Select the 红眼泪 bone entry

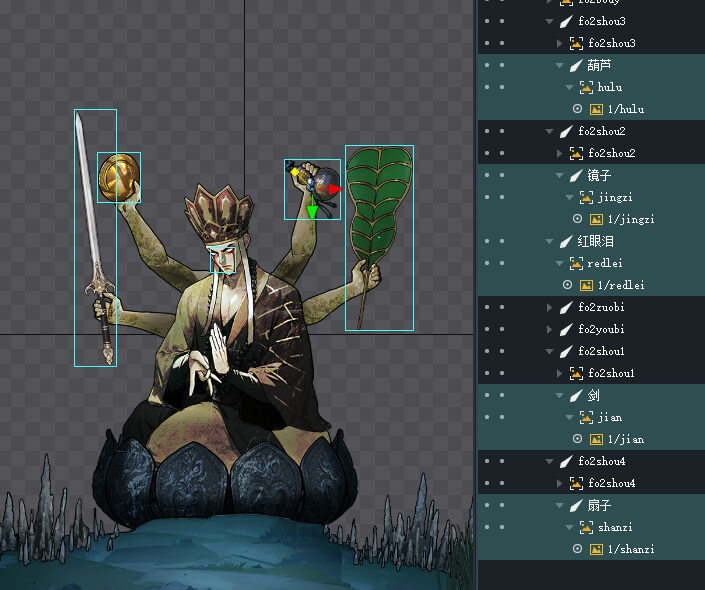(595, 241)
